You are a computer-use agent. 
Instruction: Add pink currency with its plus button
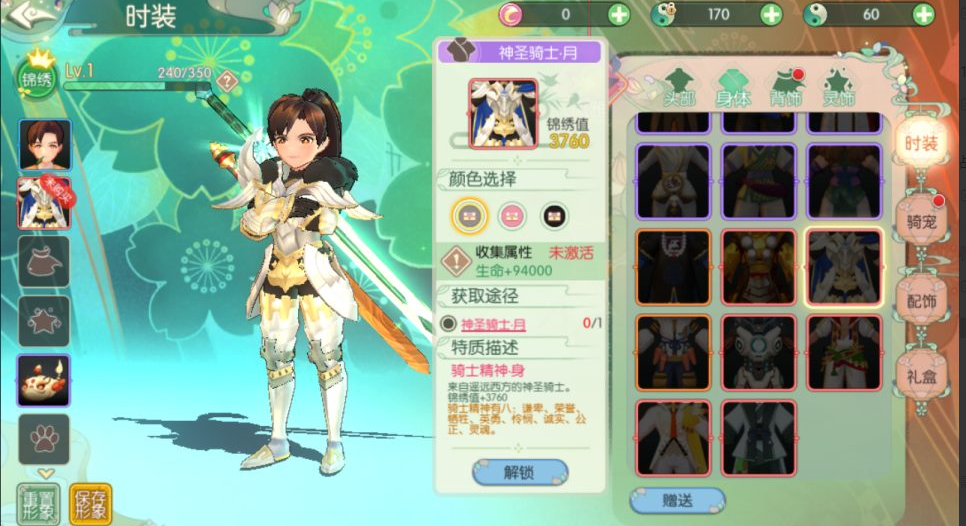point(619,14)
